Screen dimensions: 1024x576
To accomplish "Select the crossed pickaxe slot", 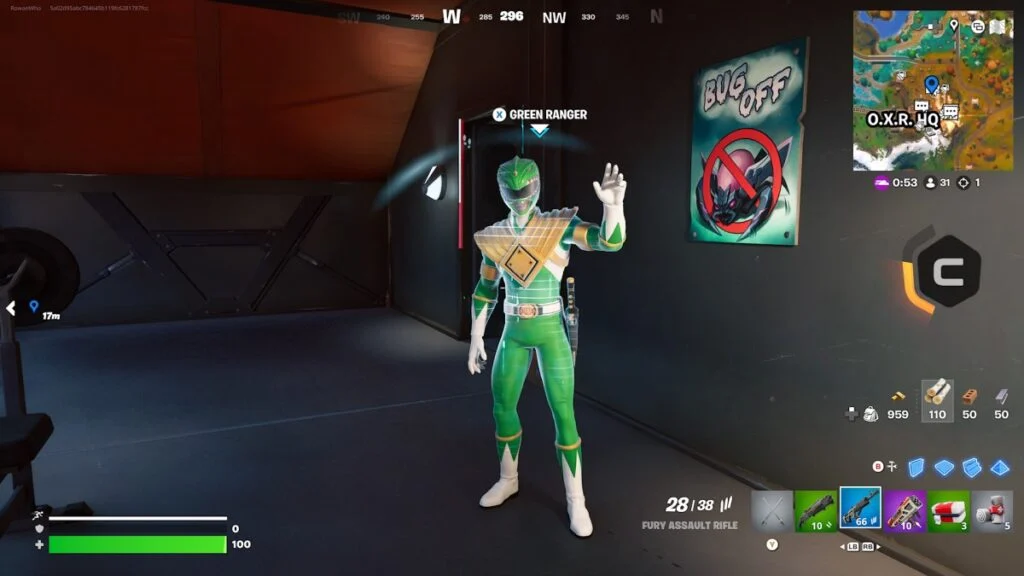I will 771,509.
